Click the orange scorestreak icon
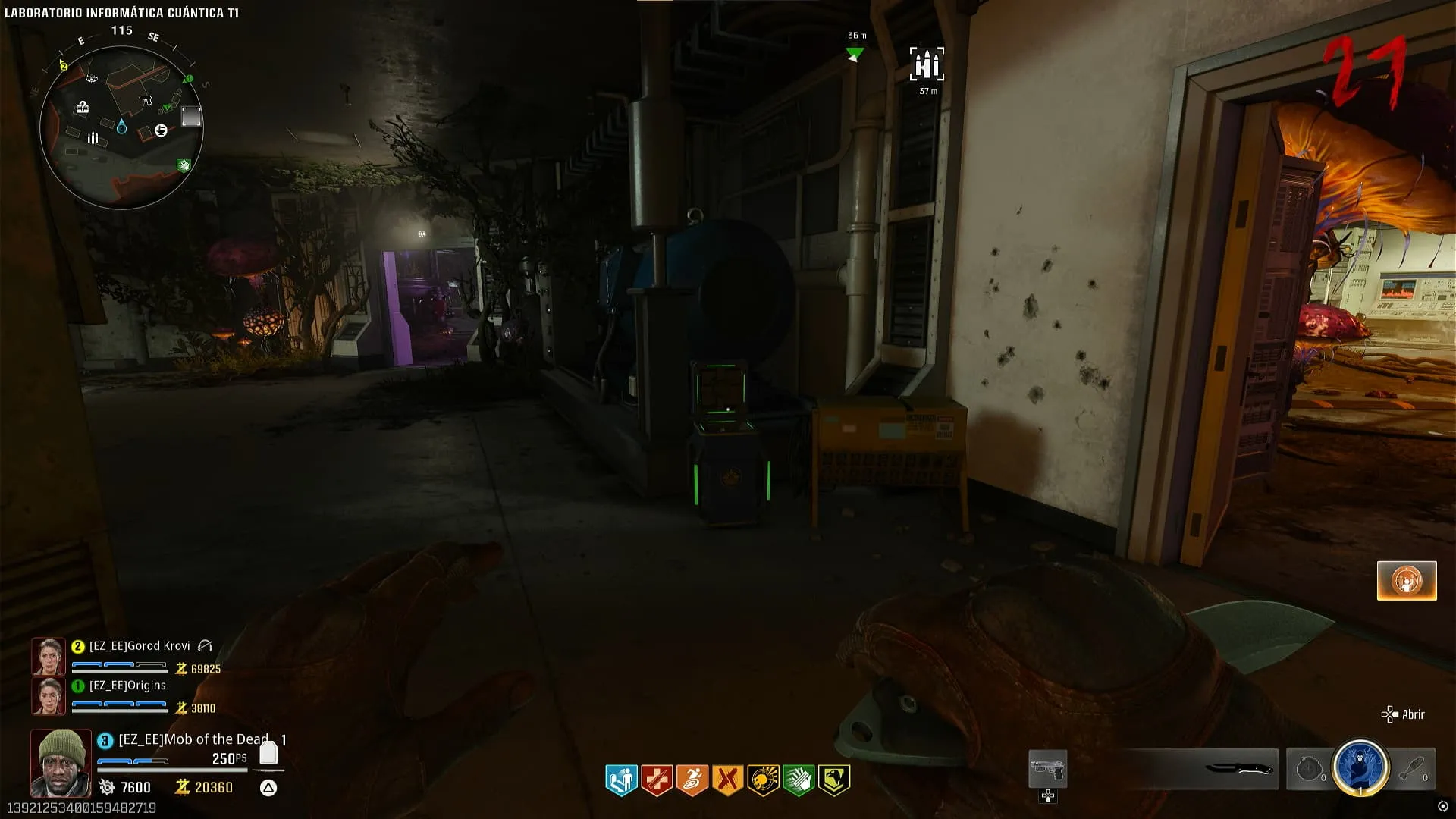This screenshot has width=1456, height=819. [x=1407, y=581]
